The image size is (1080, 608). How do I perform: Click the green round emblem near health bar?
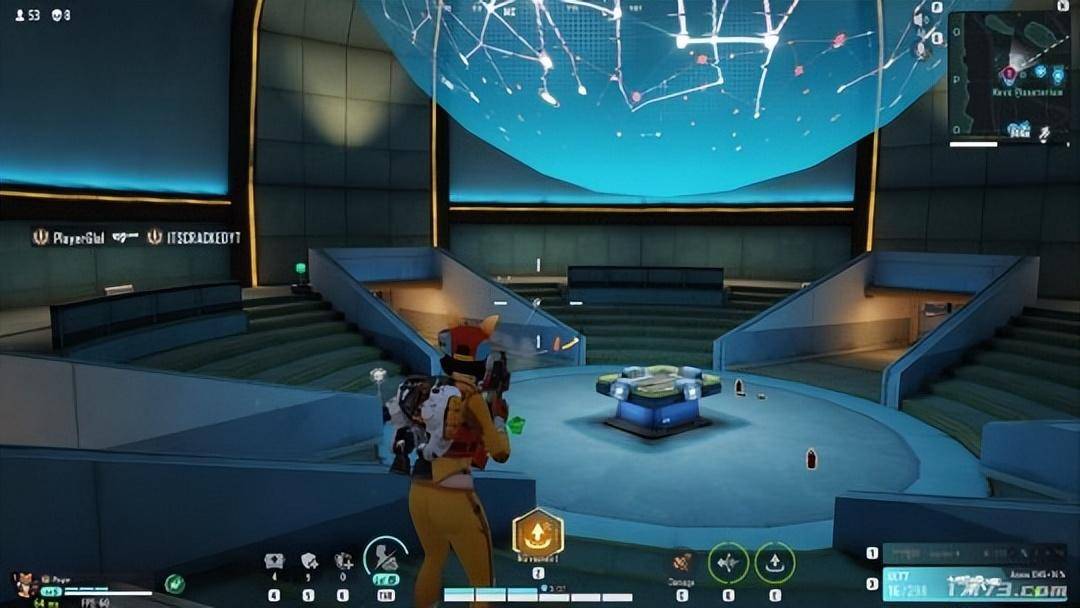point(175,583)
